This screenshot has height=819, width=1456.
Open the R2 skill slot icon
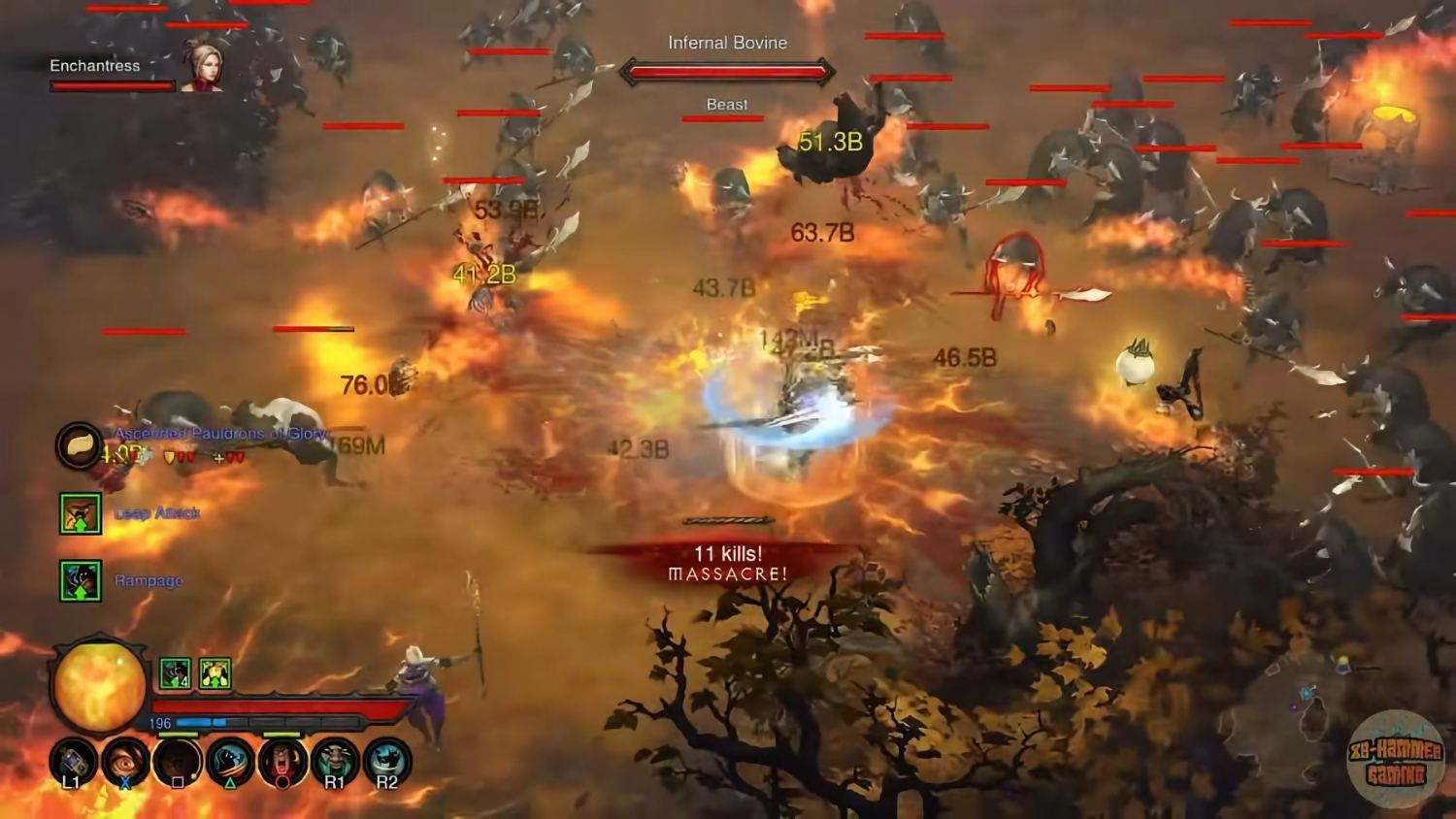(x=387, y=762)
